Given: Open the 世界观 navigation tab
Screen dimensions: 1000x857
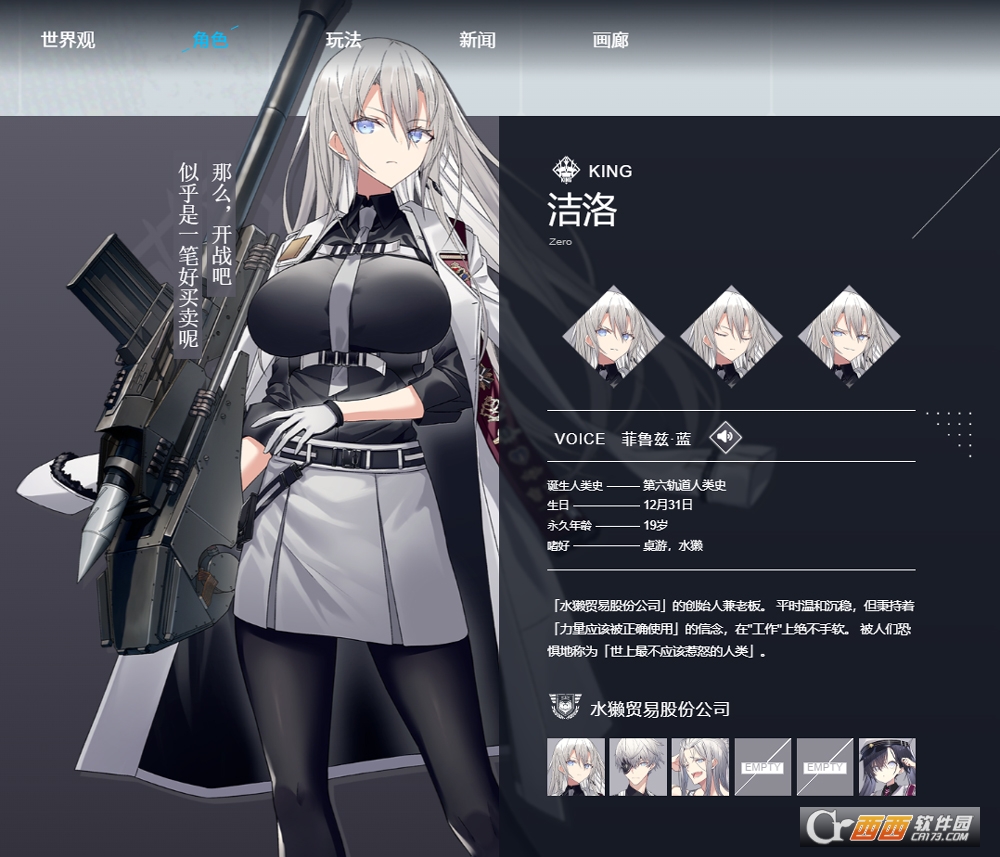Looking at the screenshot, I should [68, 41].
